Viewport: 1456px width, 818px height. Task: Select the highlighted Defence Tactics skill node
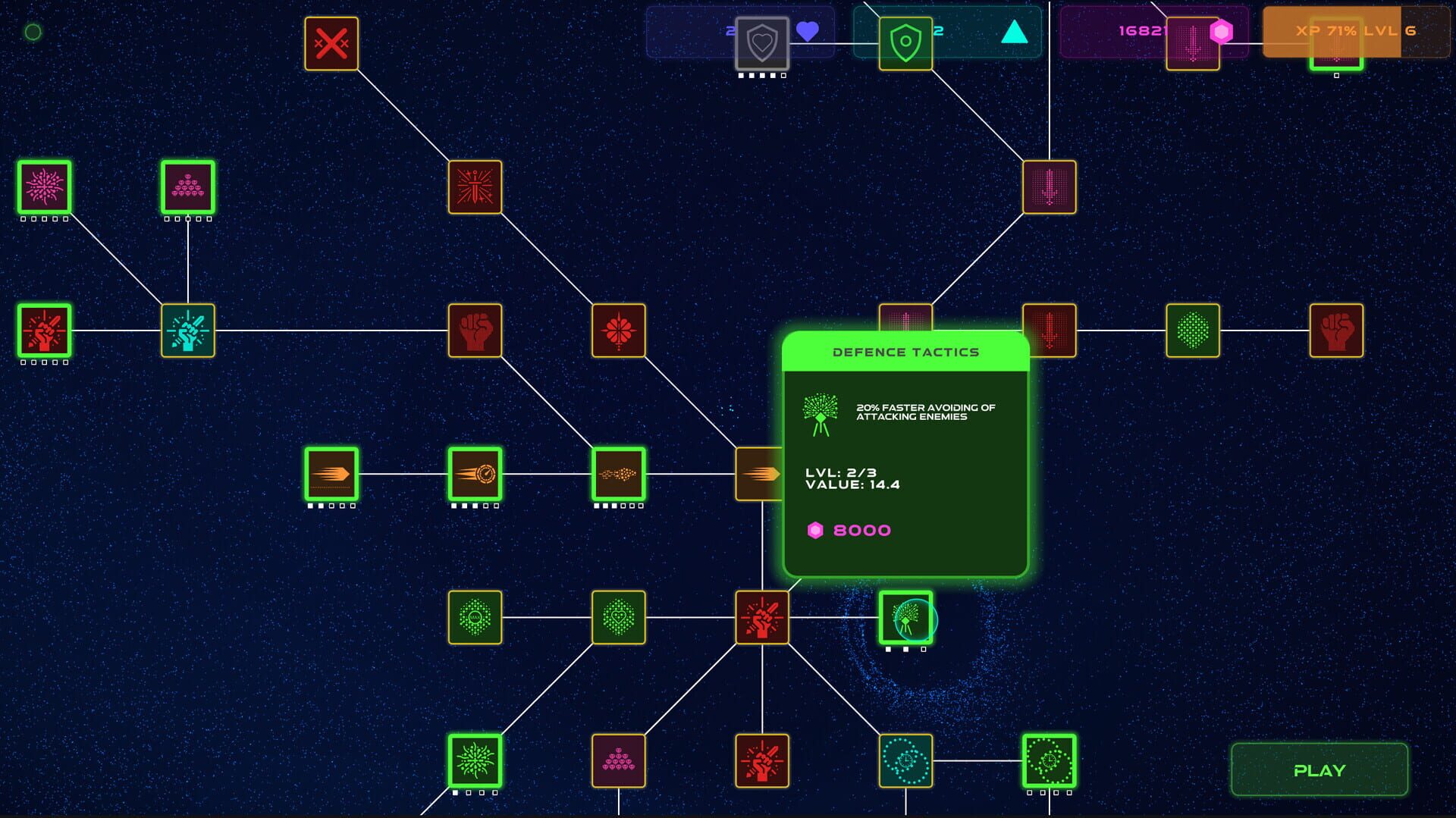pyautogui.click(x=907, y=618)
